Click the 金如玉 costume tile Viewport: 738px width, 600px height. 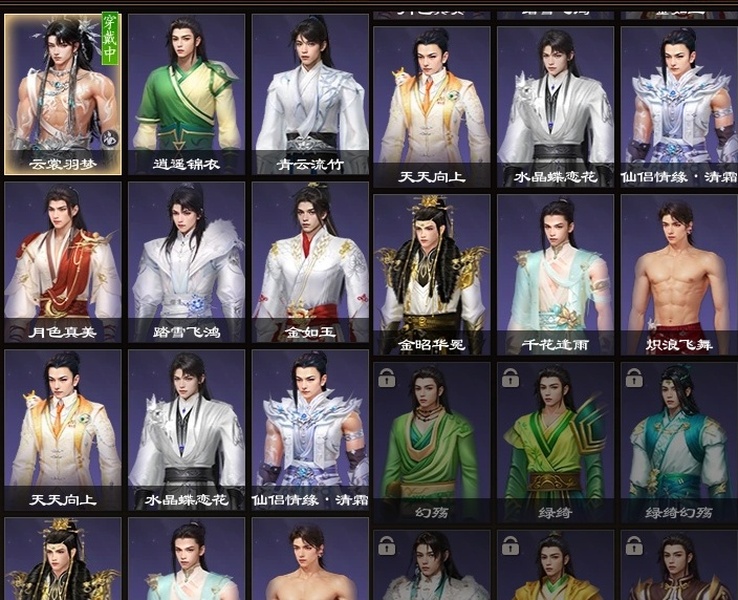(x=310, y=262)
